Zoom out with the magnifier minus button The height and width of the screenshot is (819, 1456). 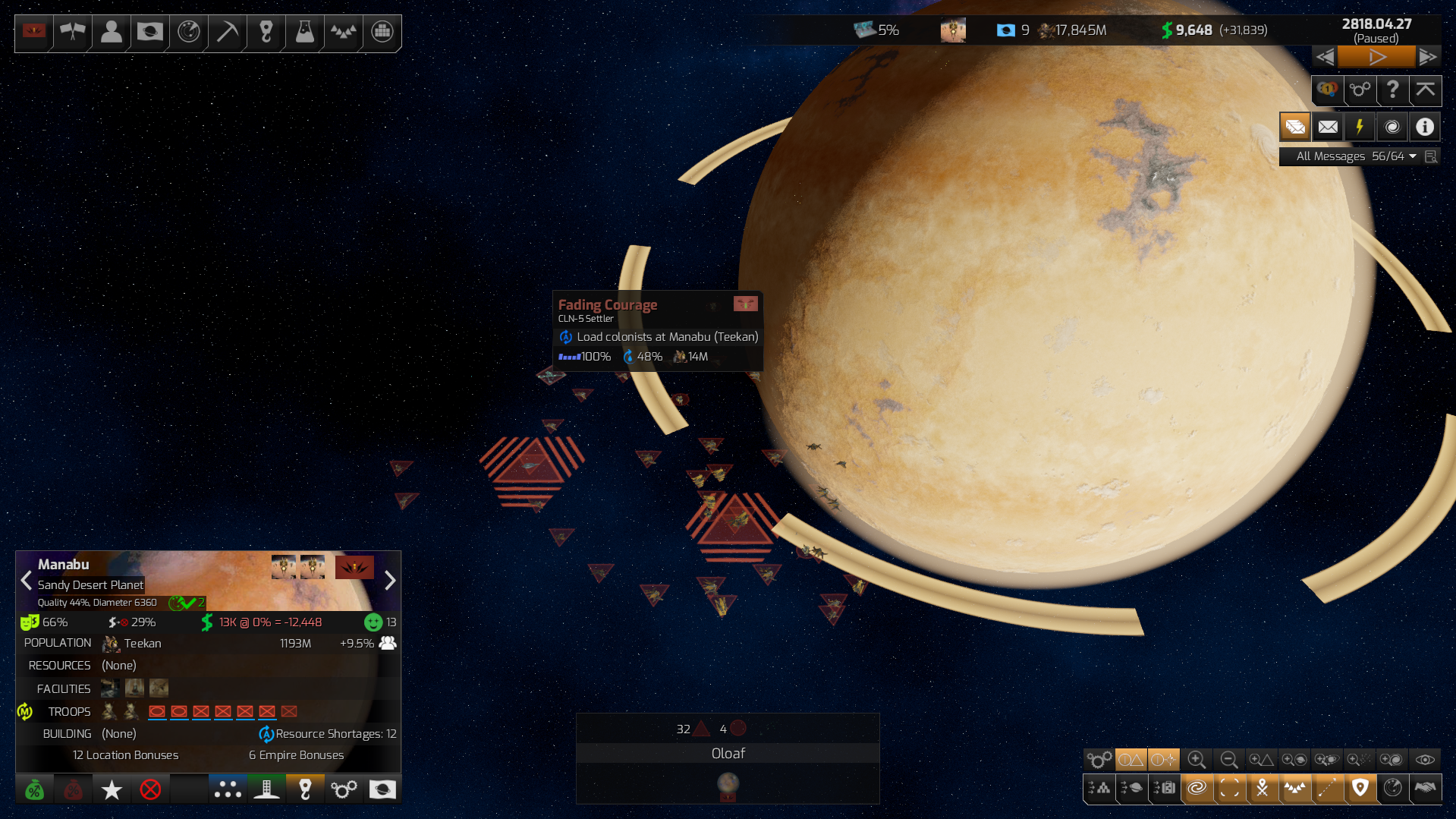pyautogui.click(x=1229, y=760)
